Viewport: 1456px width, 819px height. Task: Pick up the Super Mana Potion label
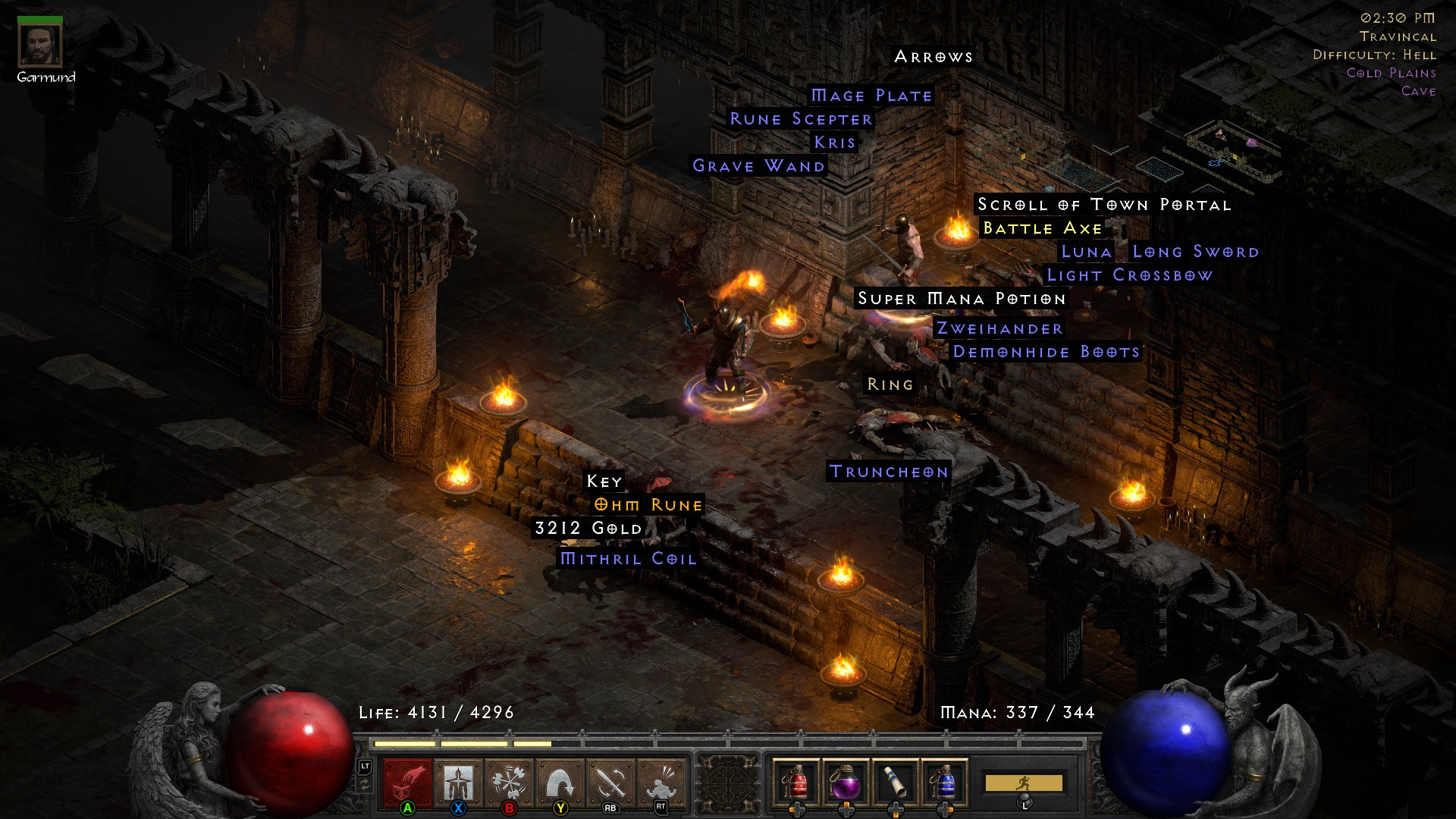click(962, 299)
